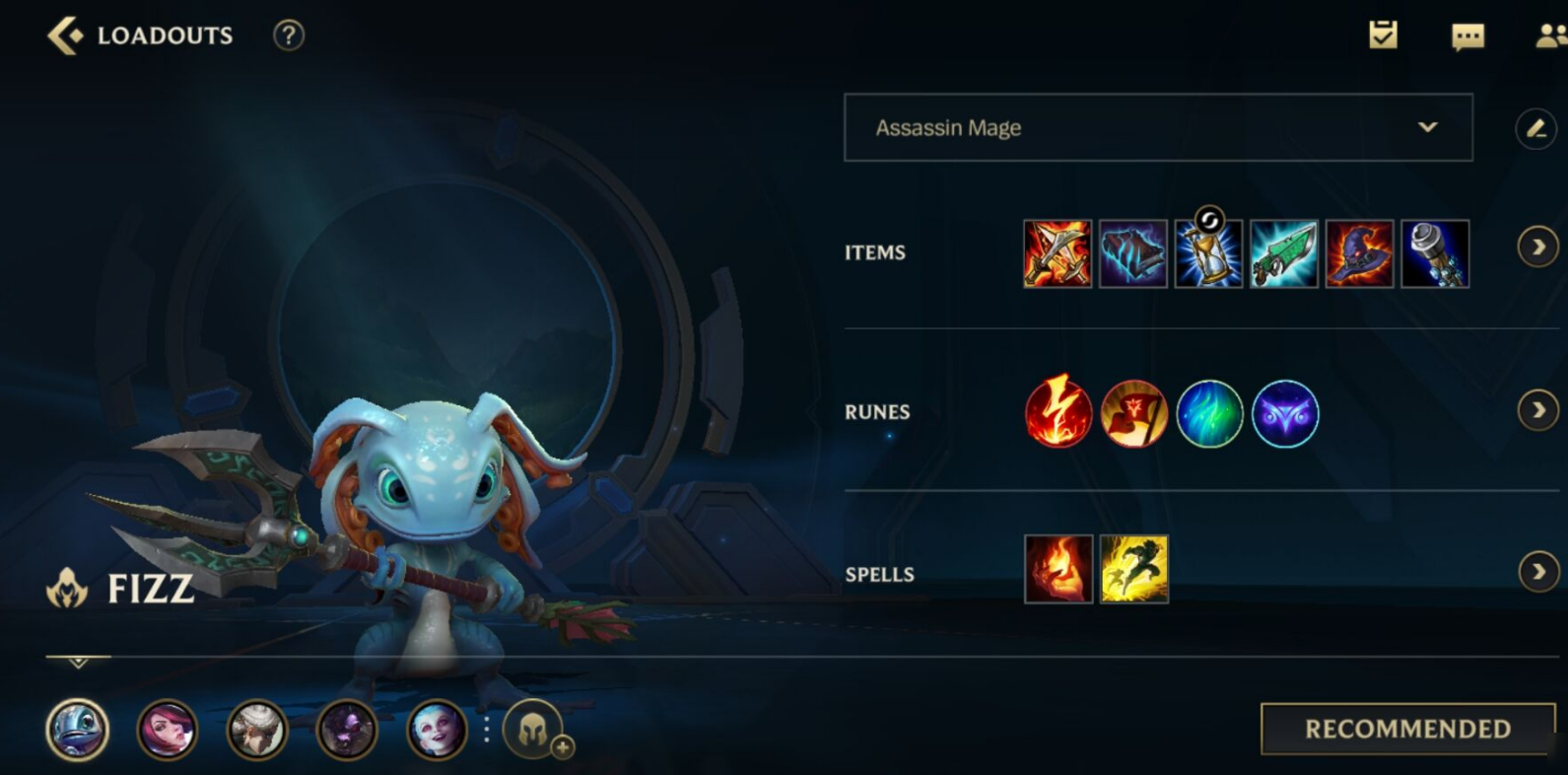
Task: Choose the Jinx blue-haired champion portrait
Action: pyautogui.click(x=437, y=731)
